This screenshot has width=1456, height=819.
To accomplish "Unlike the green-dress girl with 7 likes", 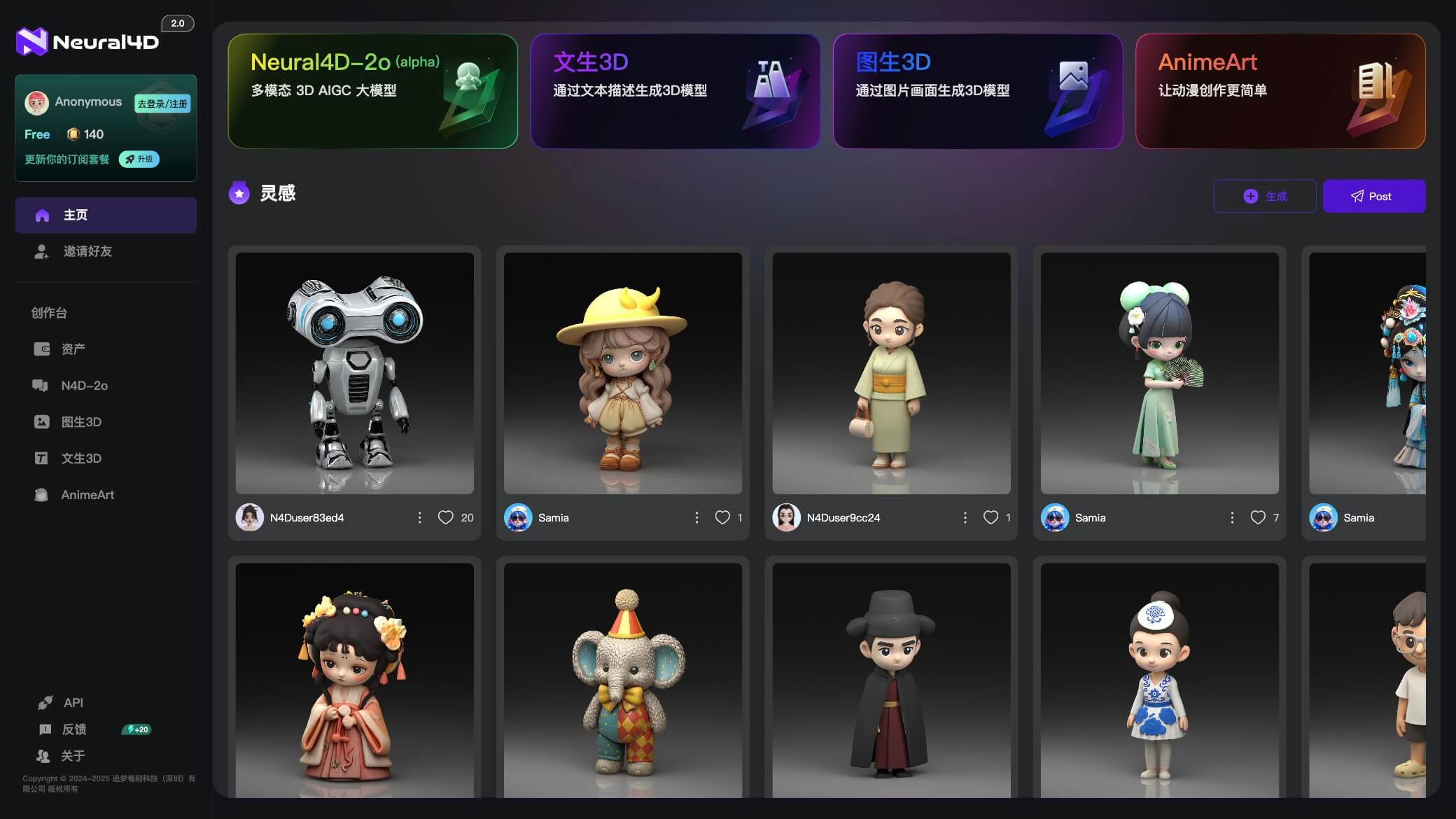I will (x=1257, y=517).
